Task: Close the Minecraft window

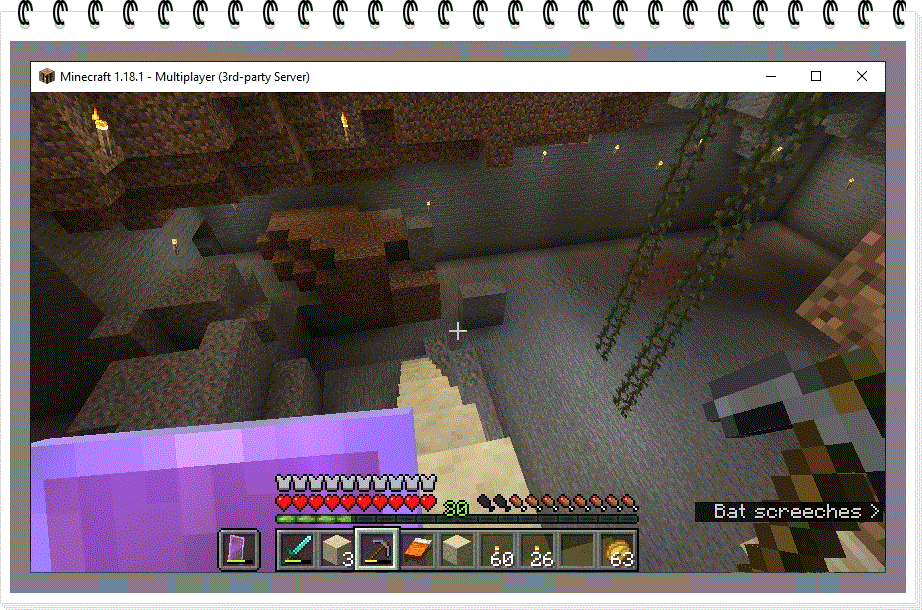Action: (862, 76)
